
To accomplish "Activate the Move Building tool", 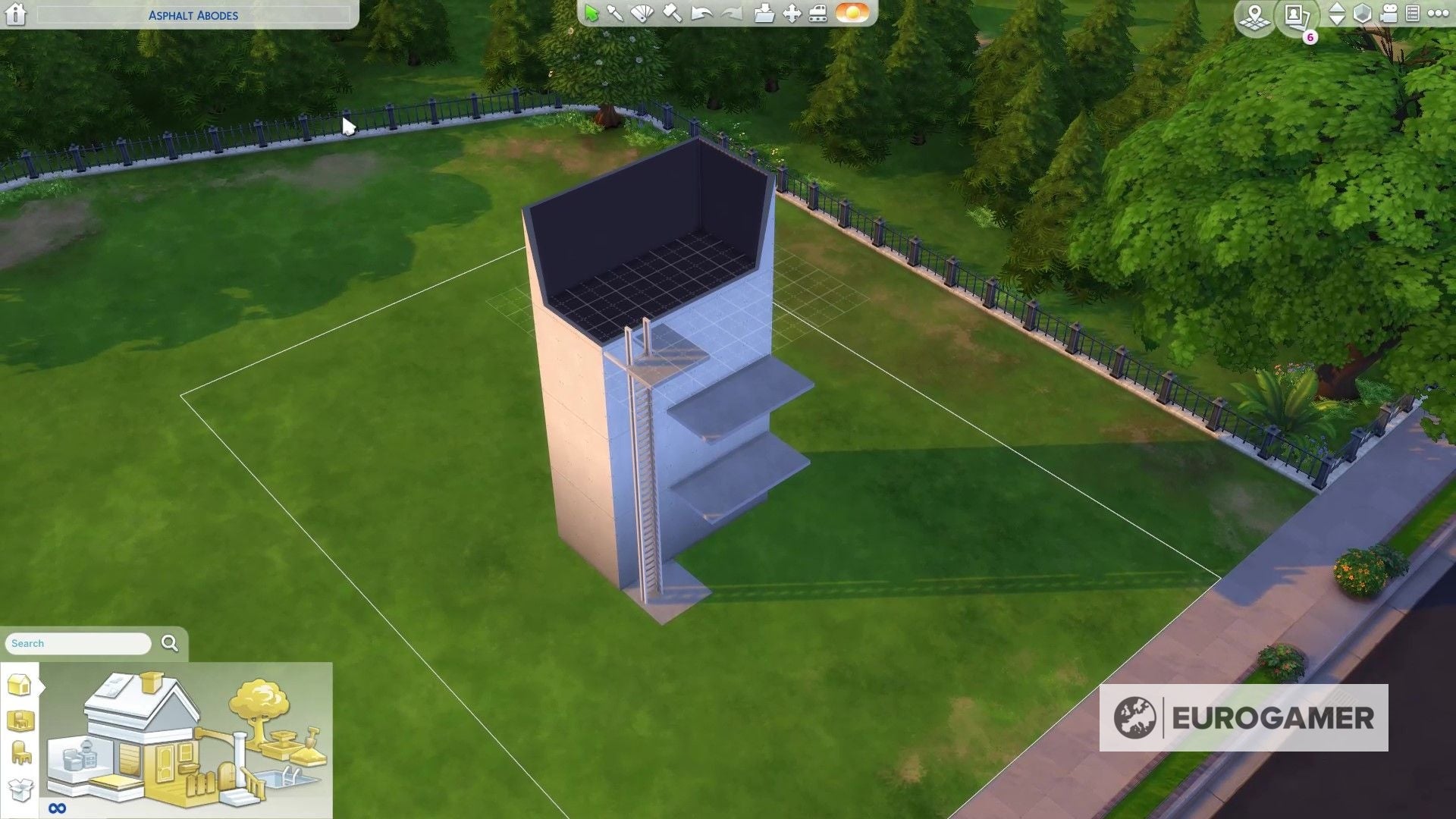I will pyautogui.click(x=791, y=13).
